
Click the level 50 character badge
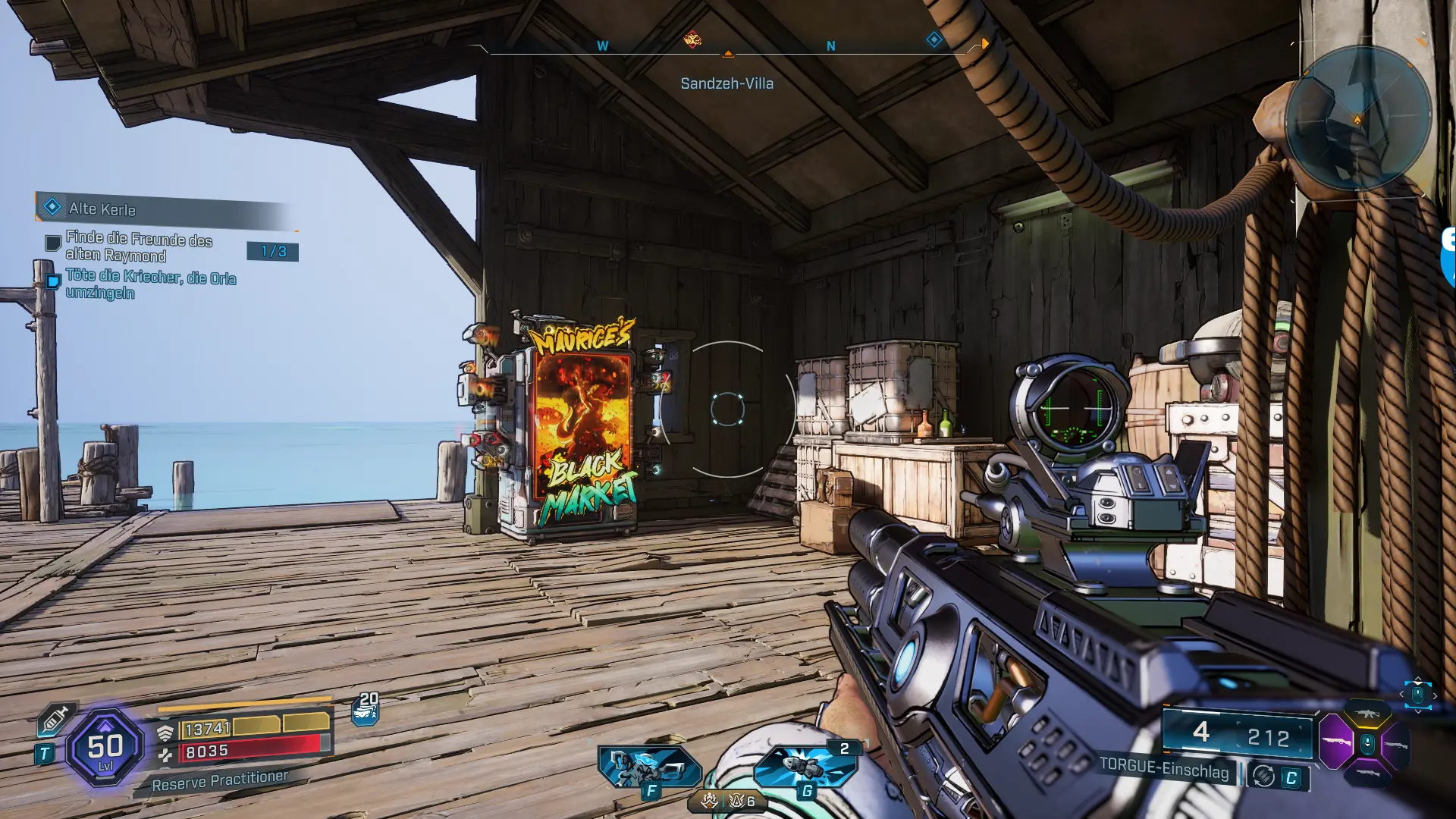[x=105, y=748]
